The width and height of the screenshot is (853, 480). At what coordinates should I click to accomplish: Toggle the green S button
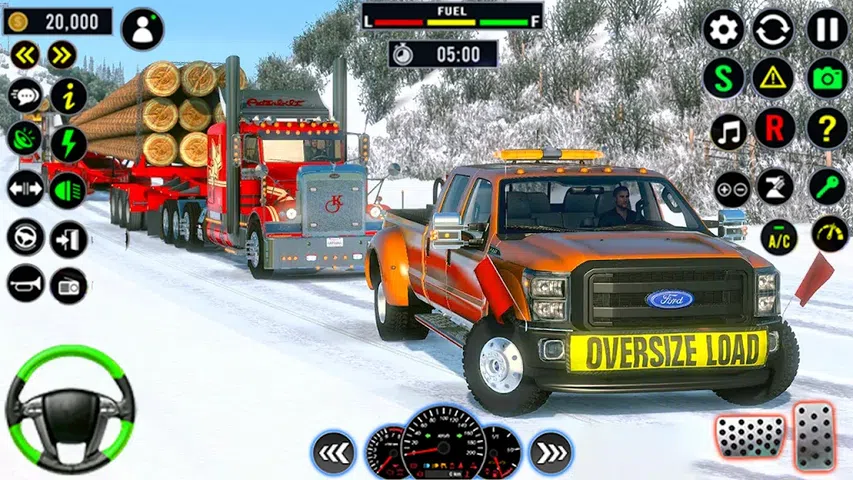(723, 77)
